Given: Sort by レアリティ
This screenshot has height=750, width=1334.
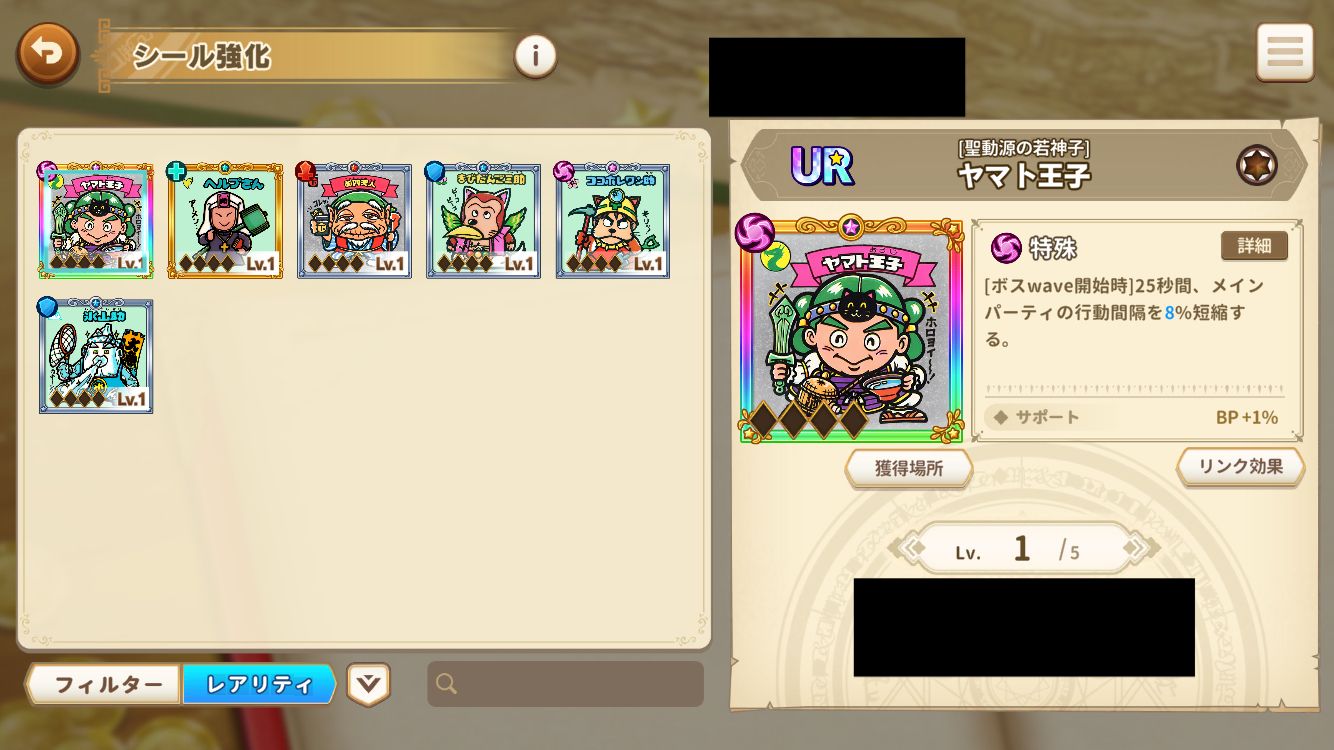Looking at the screenshot, I should click(x=259, y=685).
